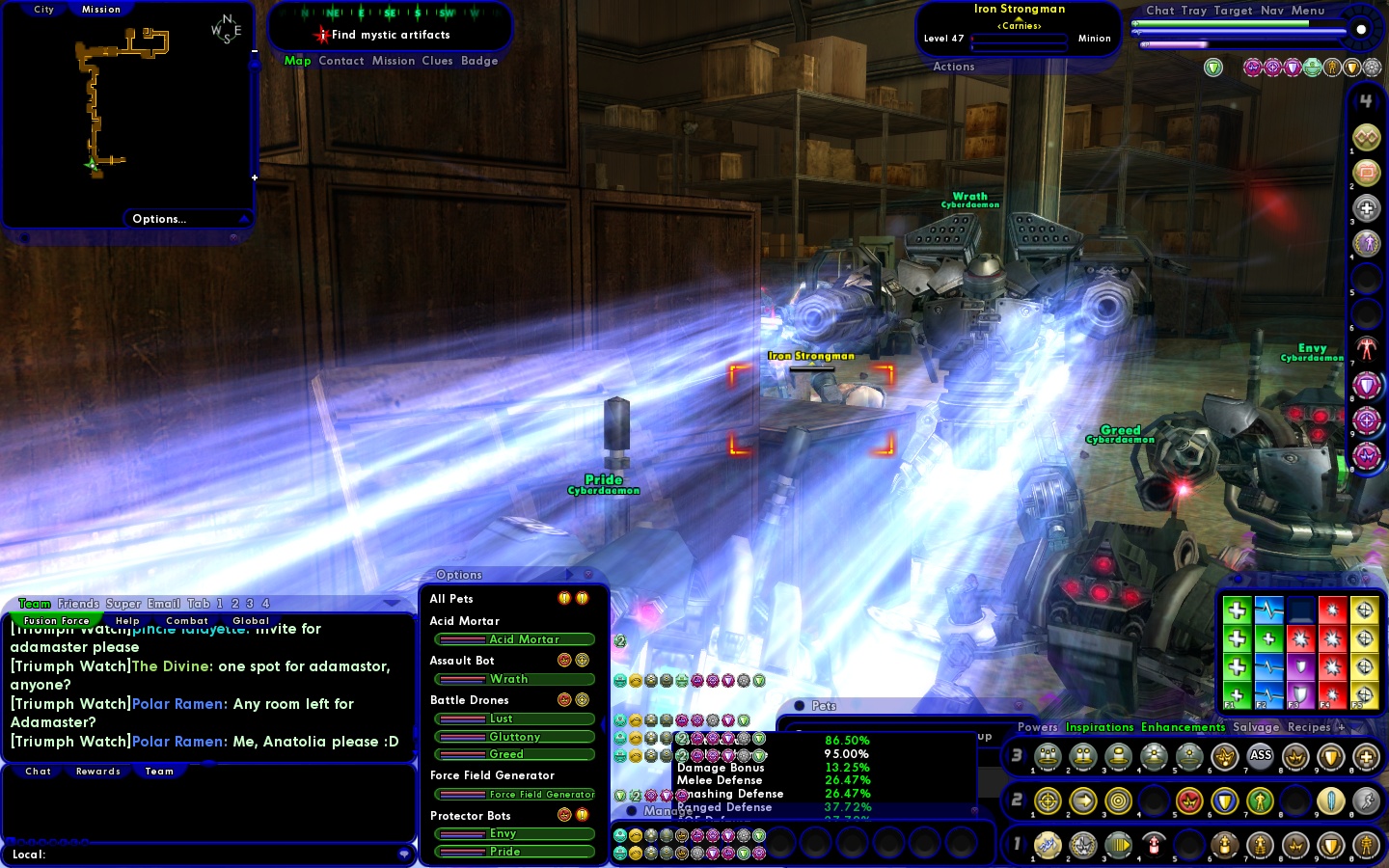Screen dimensions: 1389x868
Task: Select the Acid Mortar pet bar
Action: [514, 639]
